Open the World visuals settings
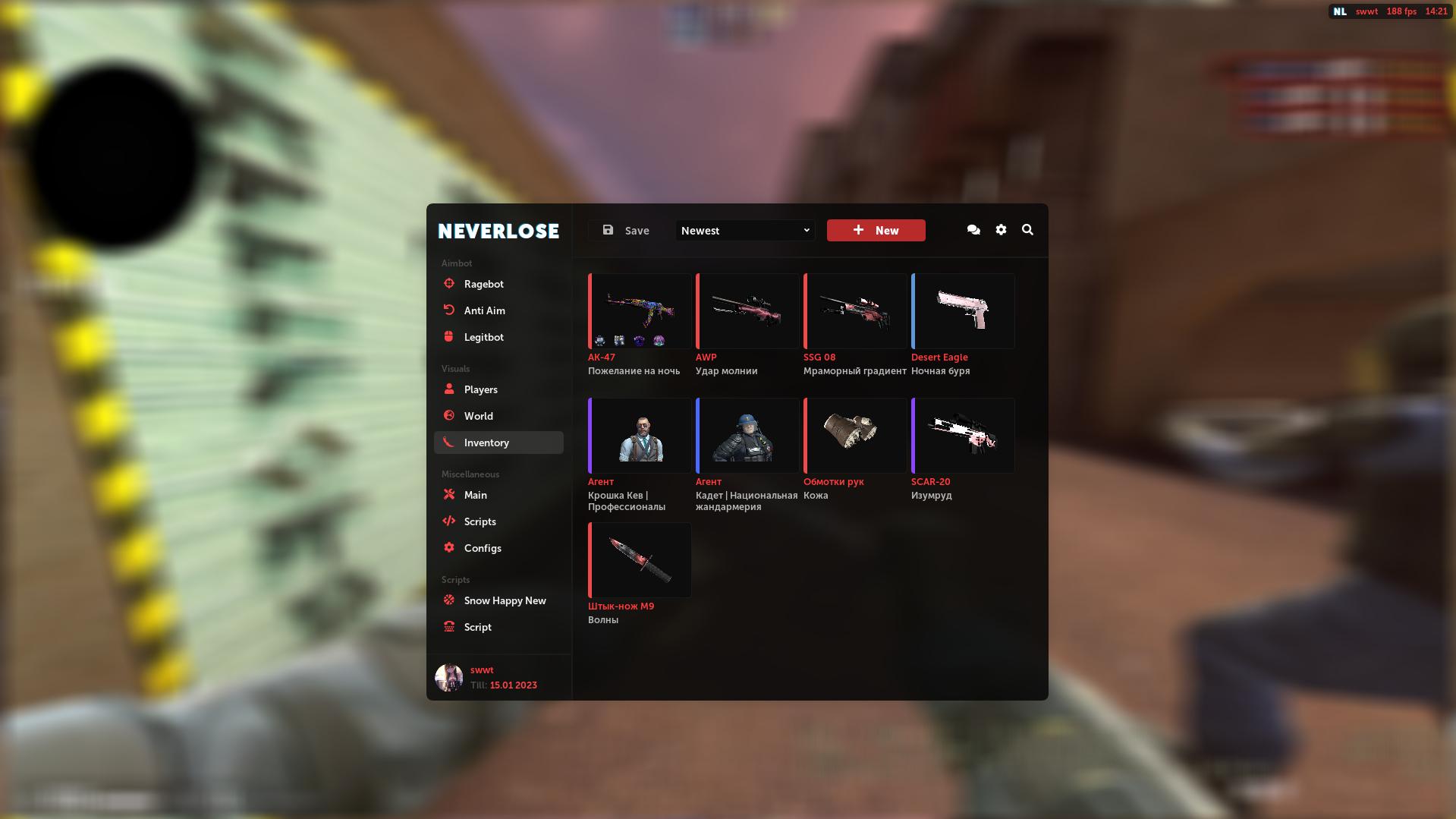The width and height of the screenshot is (1456, 819). pyautogui.click(x=479, y=415)
